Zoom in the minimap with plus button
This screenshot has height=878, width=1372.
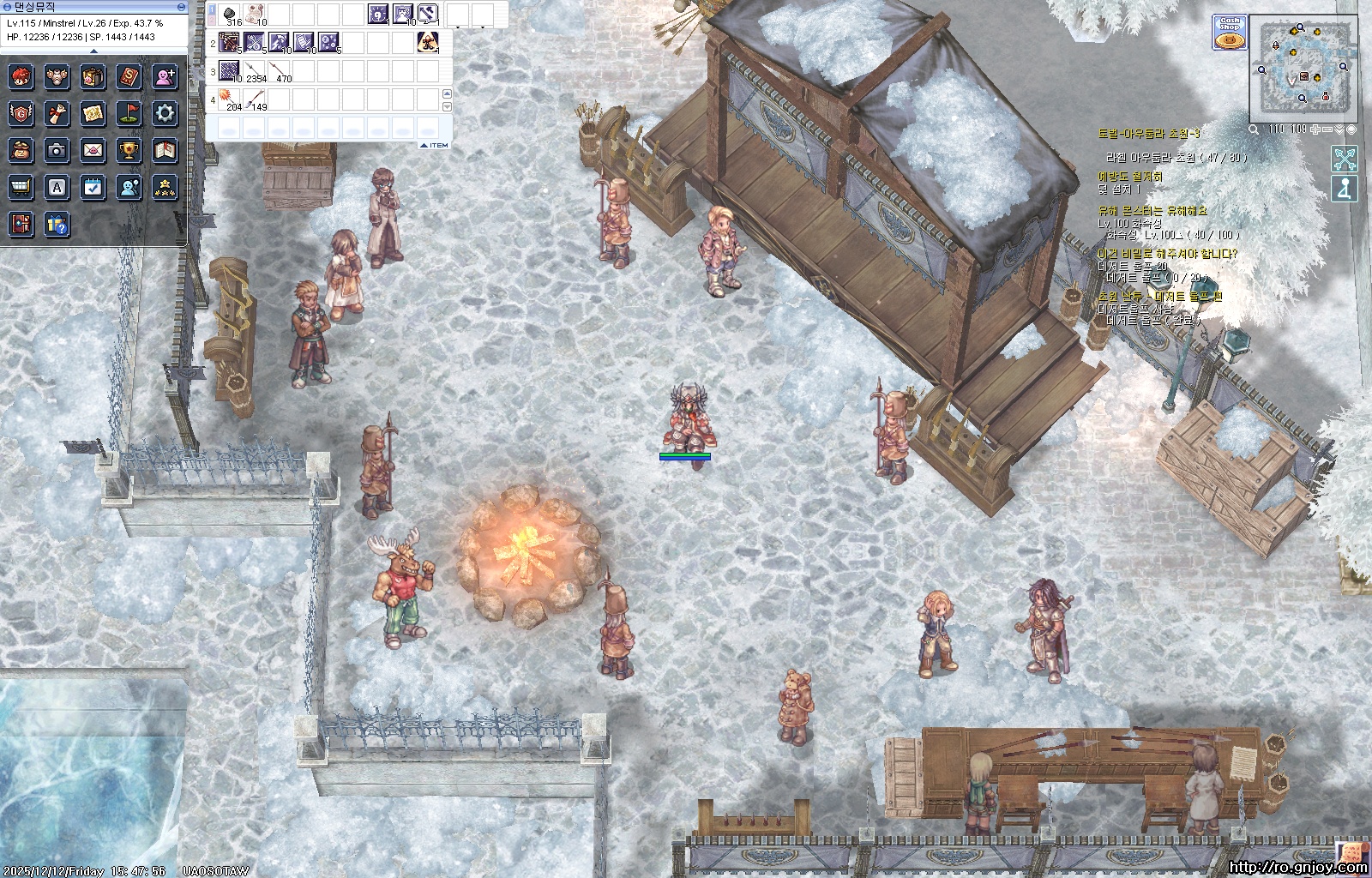[1315, 129]
